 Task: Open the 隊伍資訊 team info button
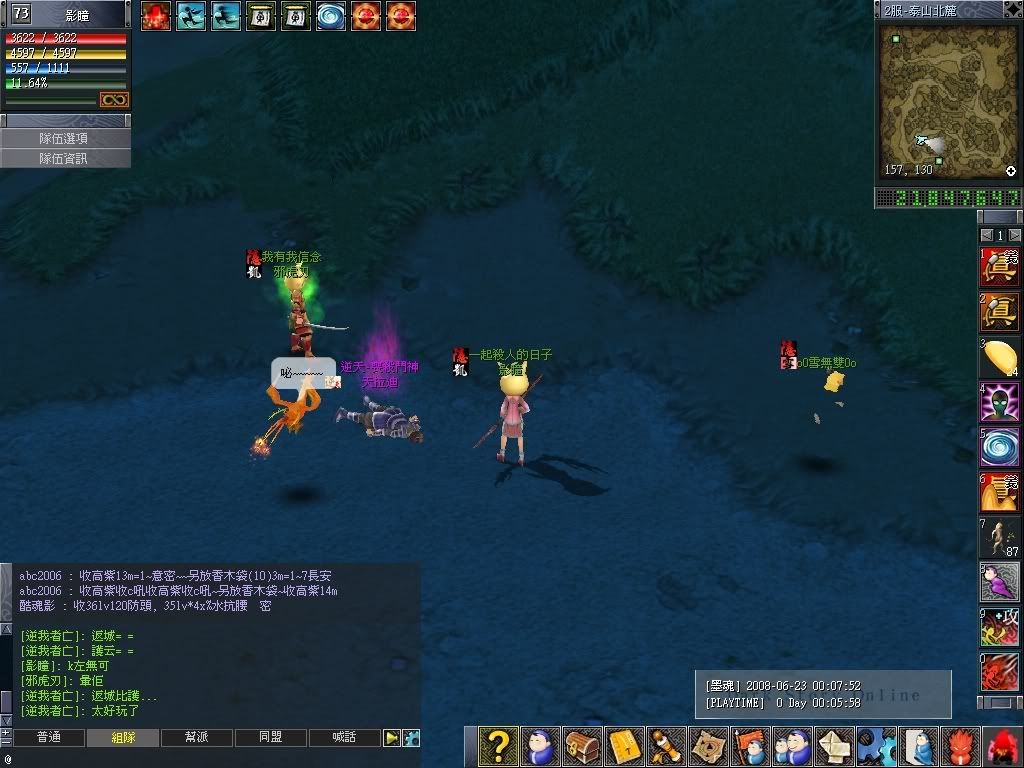click(x=64, y=159)
